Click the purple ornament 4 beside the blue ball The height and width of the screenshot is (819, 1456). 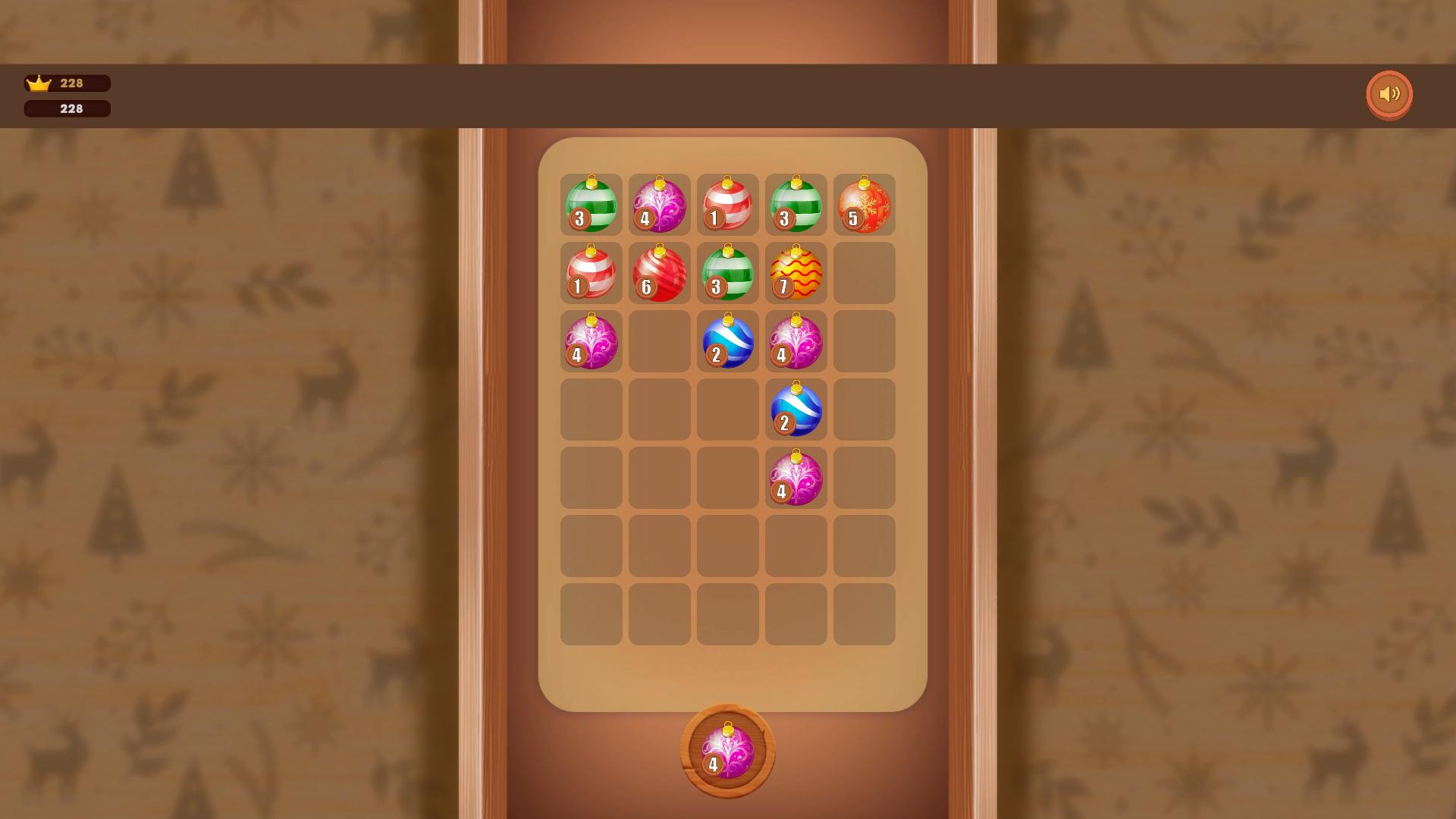(795, 341)
